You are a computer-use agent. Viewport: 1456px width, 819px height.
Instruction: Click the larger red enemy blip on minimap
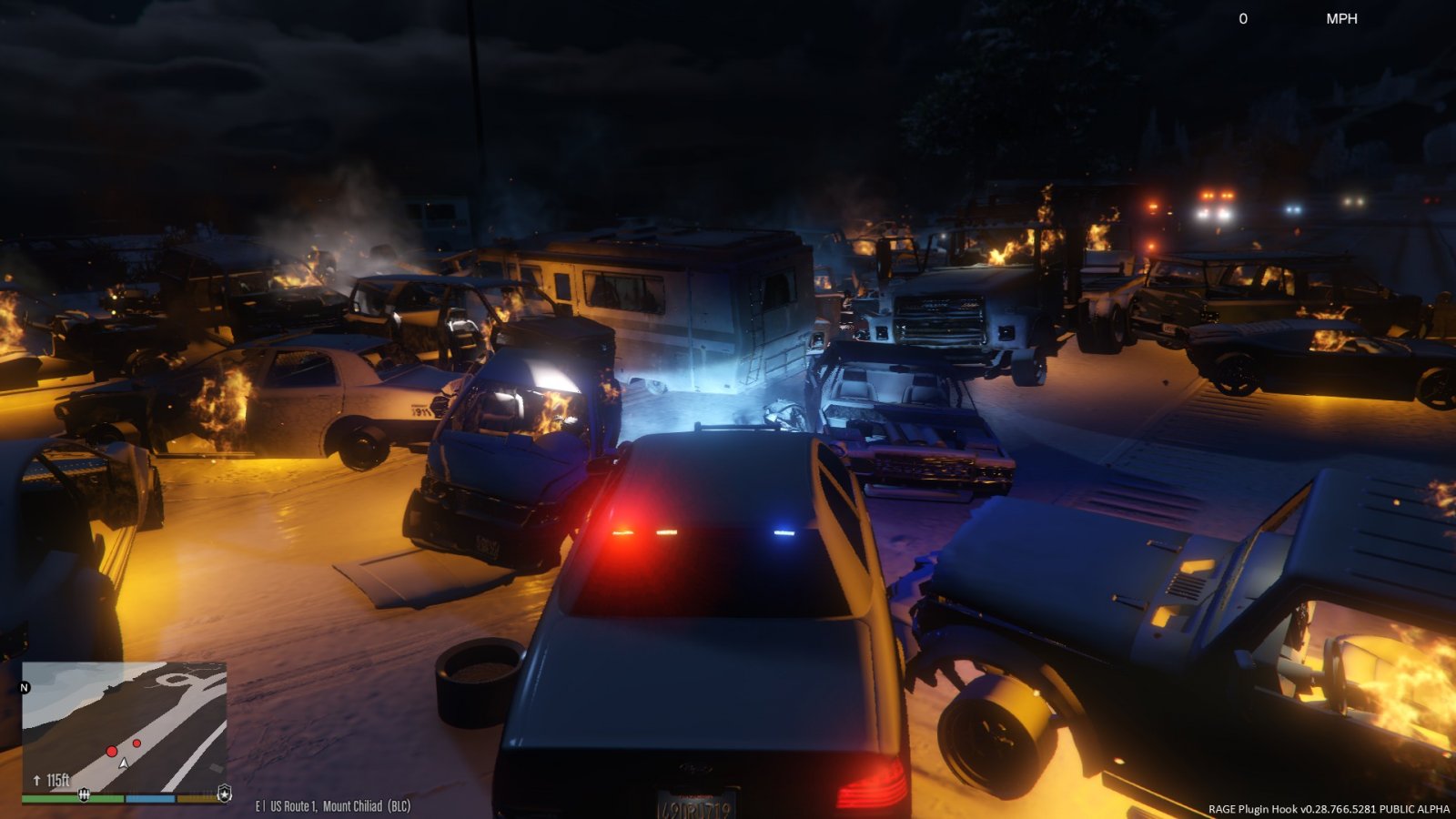(x=112, y=751)
